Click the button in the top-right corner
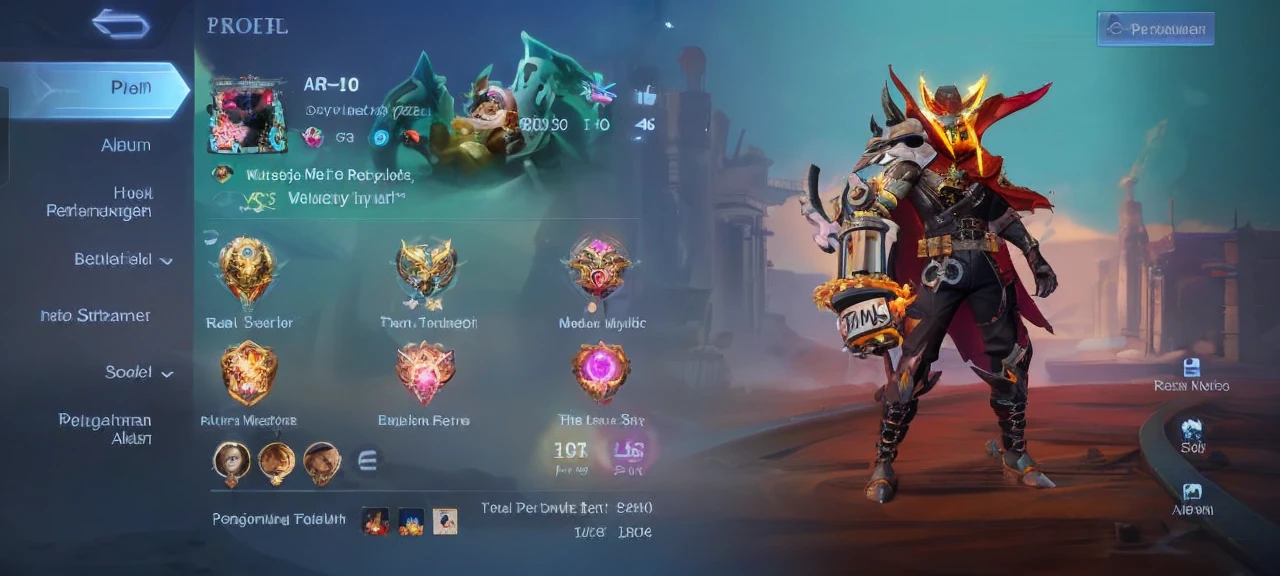 point(1155,29)
